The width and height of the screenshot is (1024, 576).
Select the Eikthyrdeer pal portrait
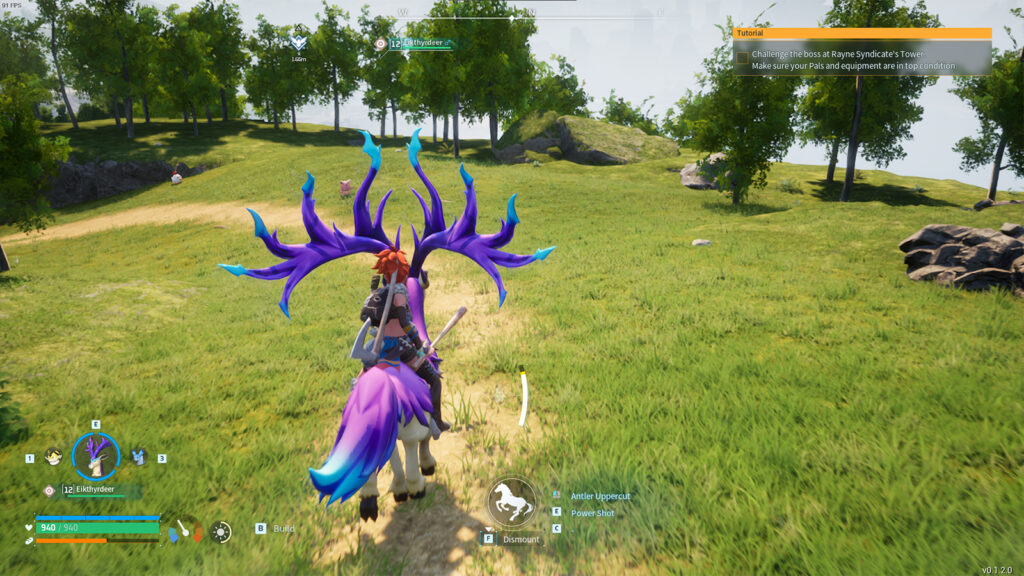[x=96, y=456]
